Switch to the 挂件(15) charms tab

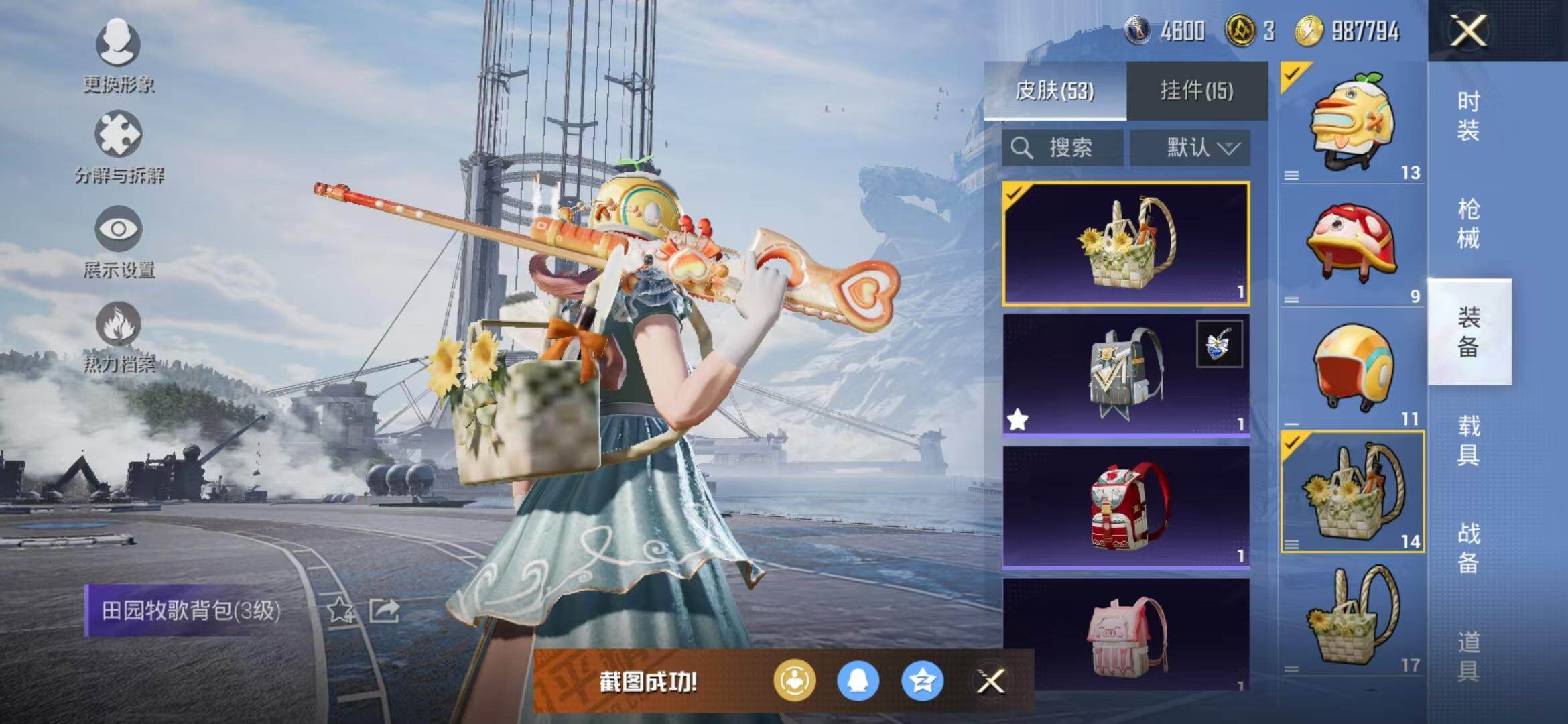tap(1197, 90)
